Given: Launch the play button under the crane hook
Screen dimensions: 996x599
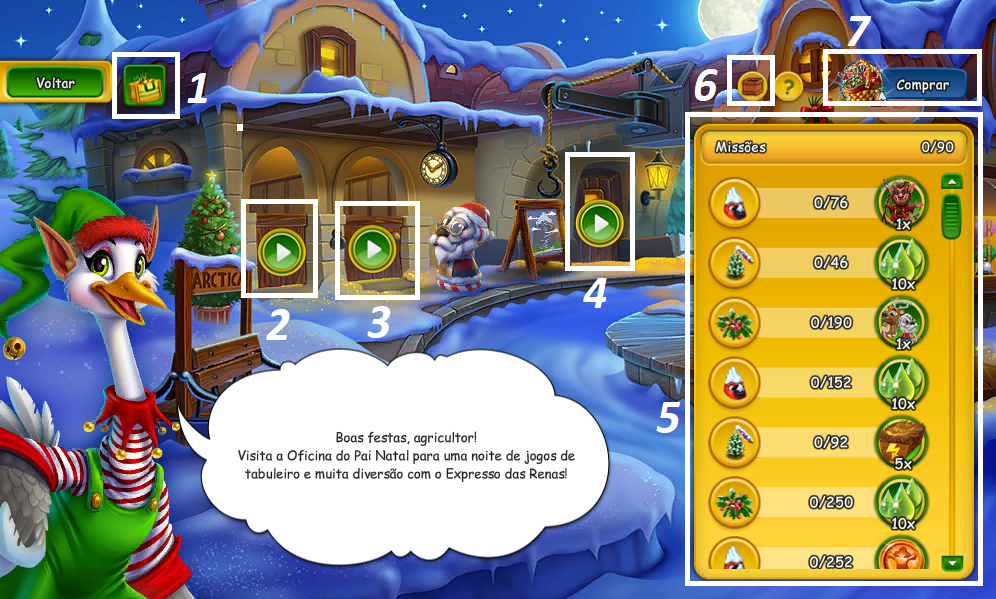Looking at the screenshot, I should (x=599, y=222).
